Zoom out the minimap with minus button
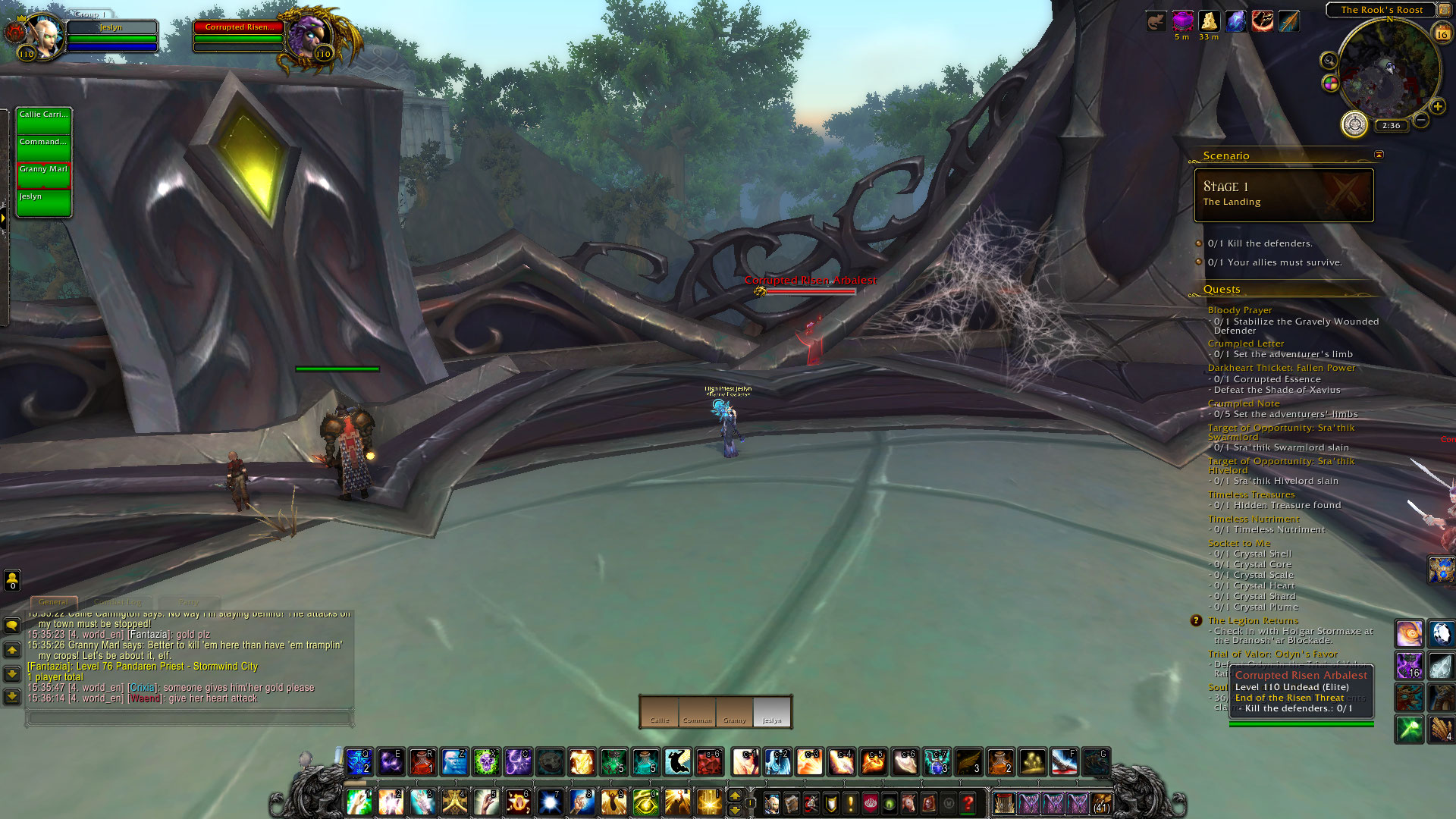The width and height of the screenshot is (1456, 819). point(1421,120)
